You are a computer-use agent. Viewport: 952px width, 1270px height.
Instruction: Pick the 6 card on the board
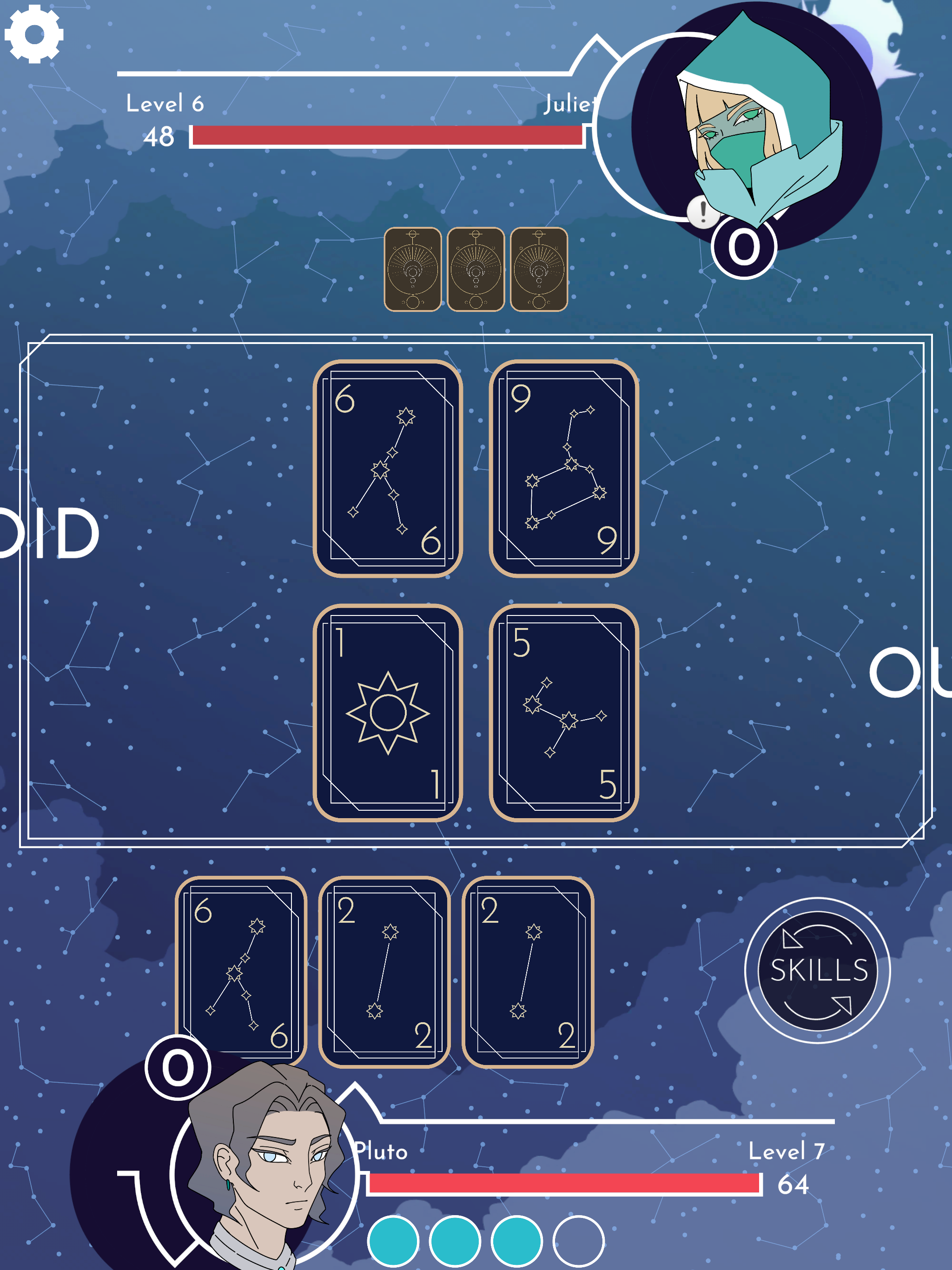(388, 469)
